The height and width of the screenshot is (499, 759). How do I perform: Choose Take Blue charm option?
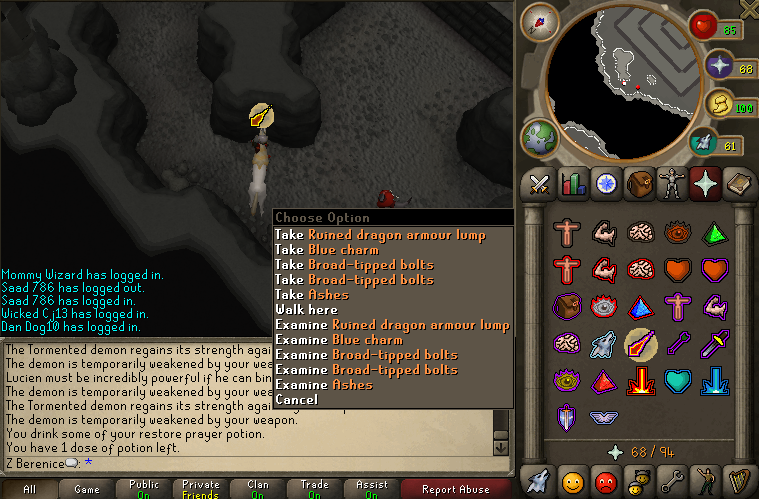coord(327,250)
